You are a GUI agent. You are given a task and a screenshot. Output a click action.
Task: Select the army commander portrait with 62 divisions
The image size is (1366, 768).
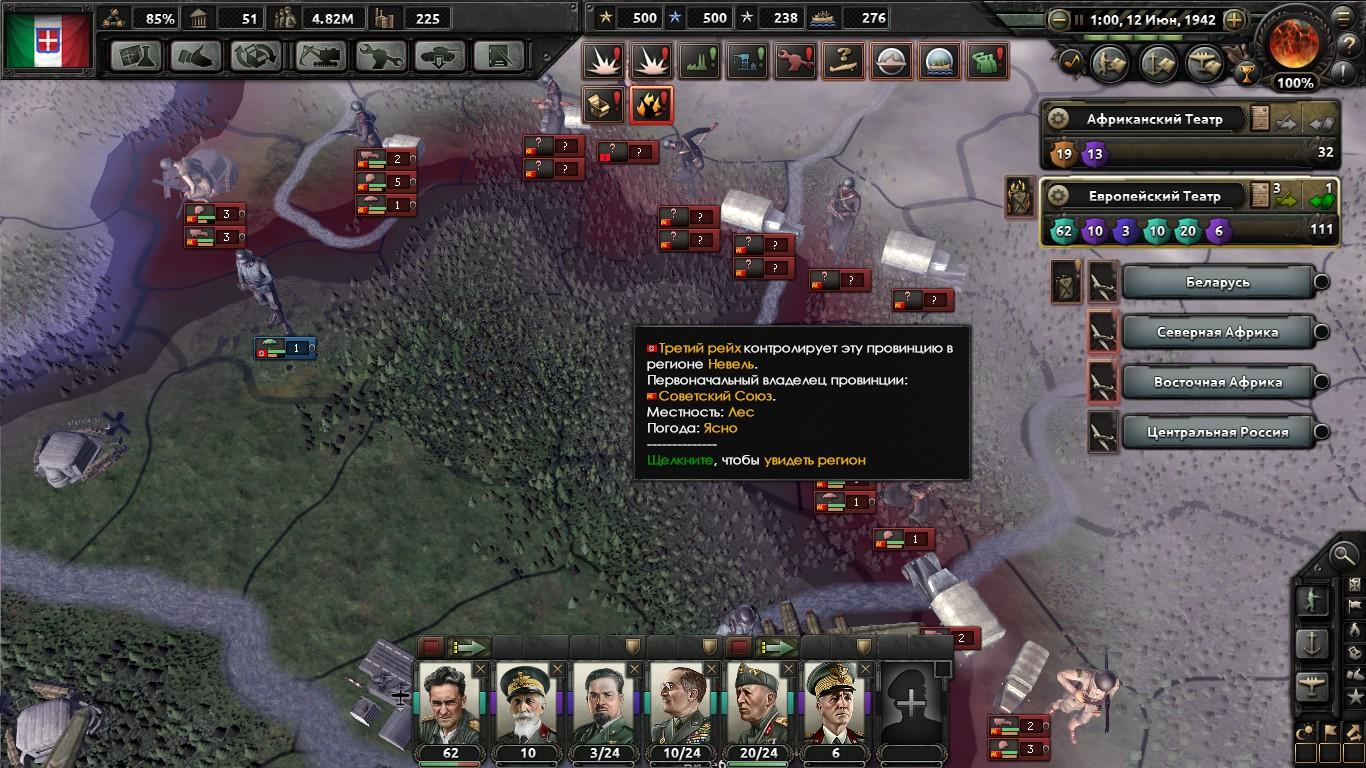tap(450, 703)
